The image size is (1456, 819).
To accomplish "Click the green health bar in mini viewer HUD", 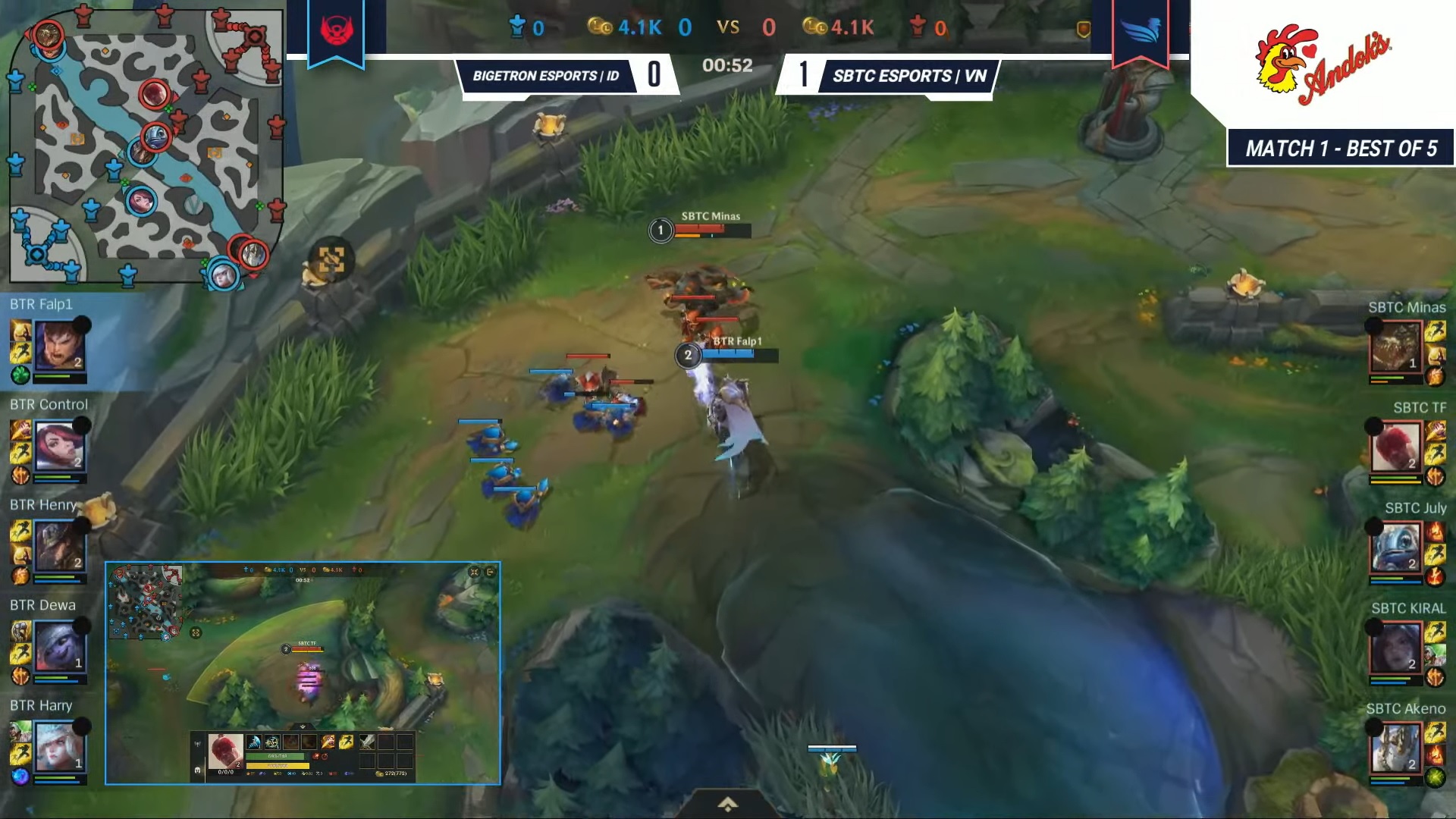I will coord(276,756).
